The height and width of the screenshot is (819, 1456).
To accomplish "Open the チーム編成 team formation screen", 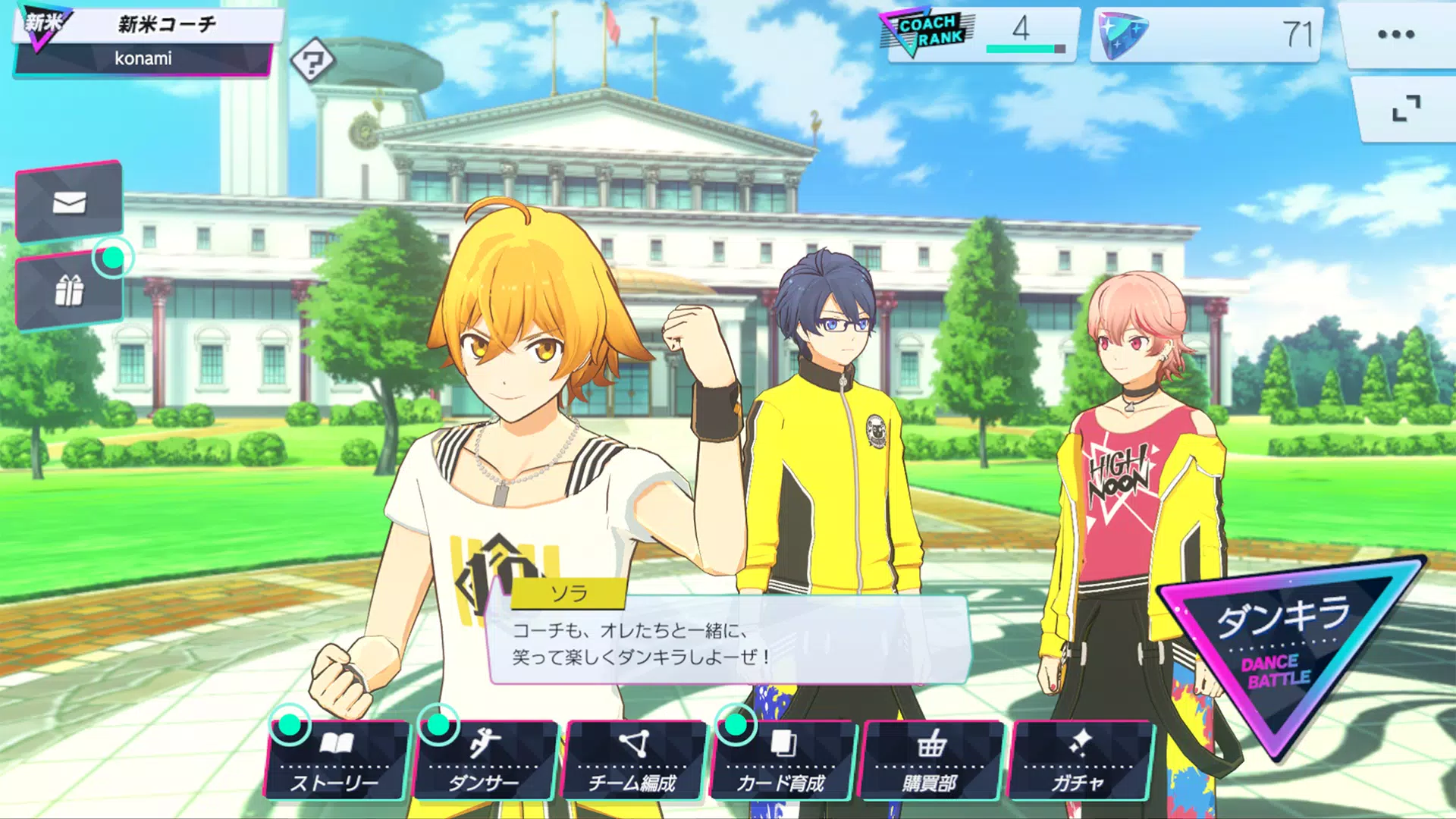I will [634, 760].
